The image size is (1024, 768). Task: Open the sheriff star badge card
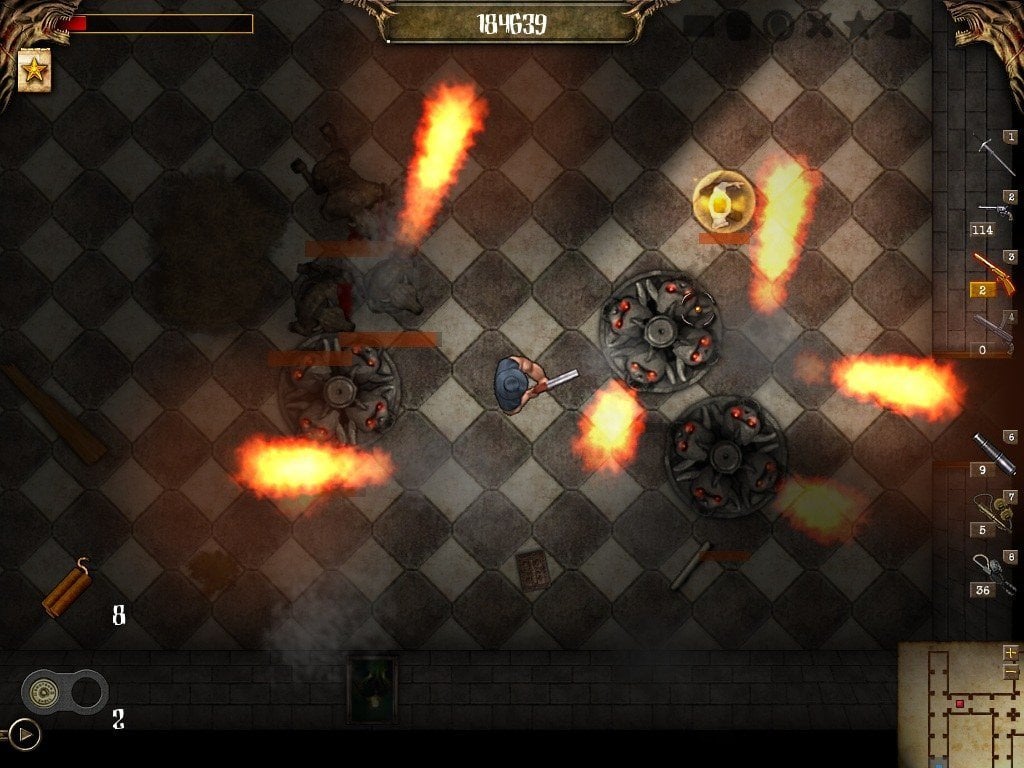coord(34,71)
